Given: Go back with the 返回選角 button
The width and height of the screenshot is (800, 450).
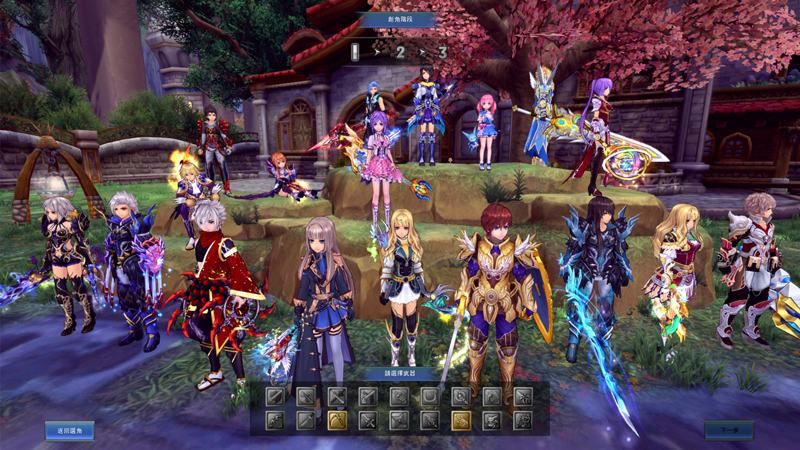Looking at the screenshot, I should pyautogui.click(x=69, y=431).
